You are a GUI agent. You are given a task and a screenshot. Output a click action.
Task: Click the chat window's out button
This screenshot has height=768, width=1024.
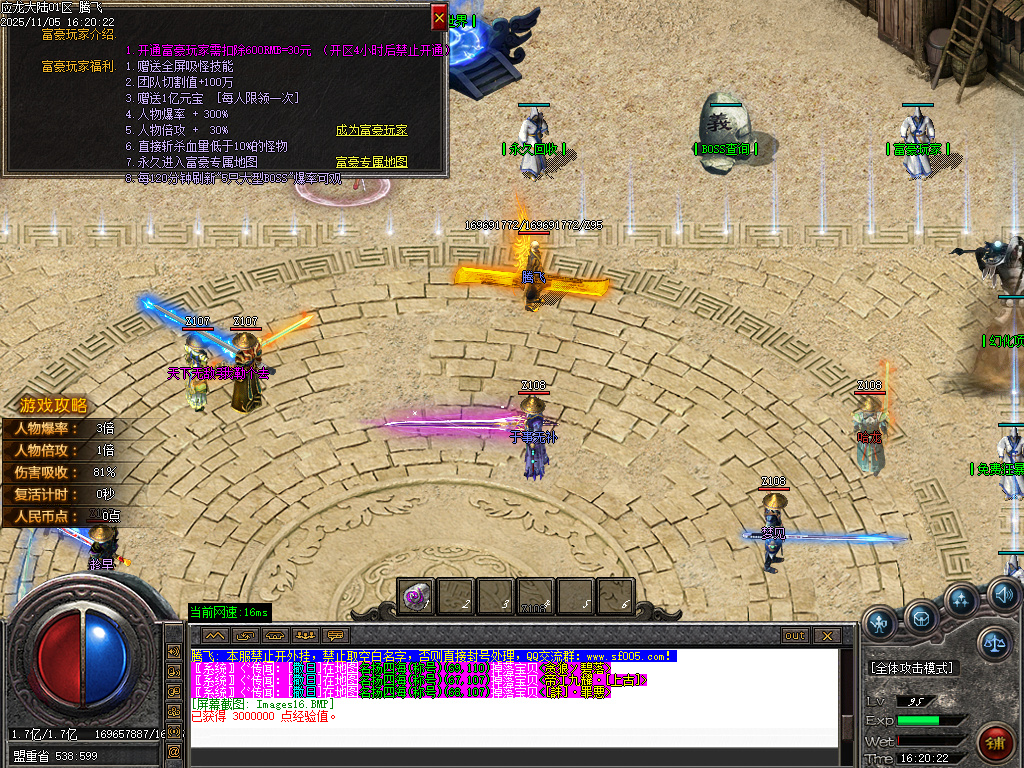(794, 635)
